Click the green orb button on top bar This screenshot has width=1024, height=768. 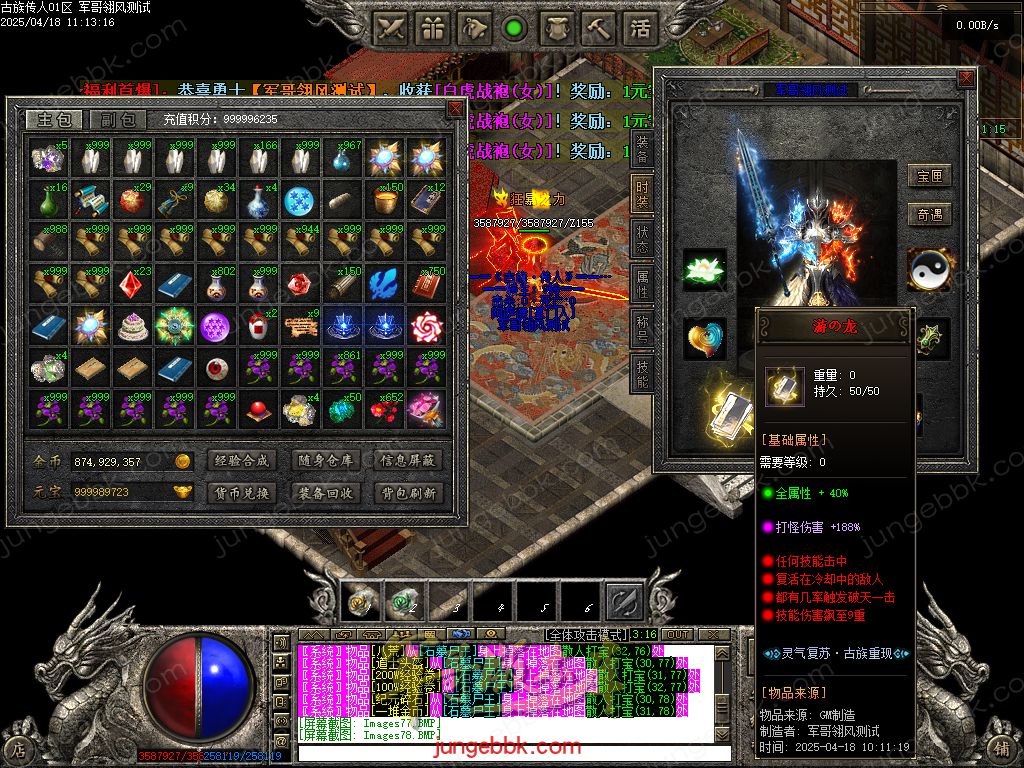click(515, 28)
